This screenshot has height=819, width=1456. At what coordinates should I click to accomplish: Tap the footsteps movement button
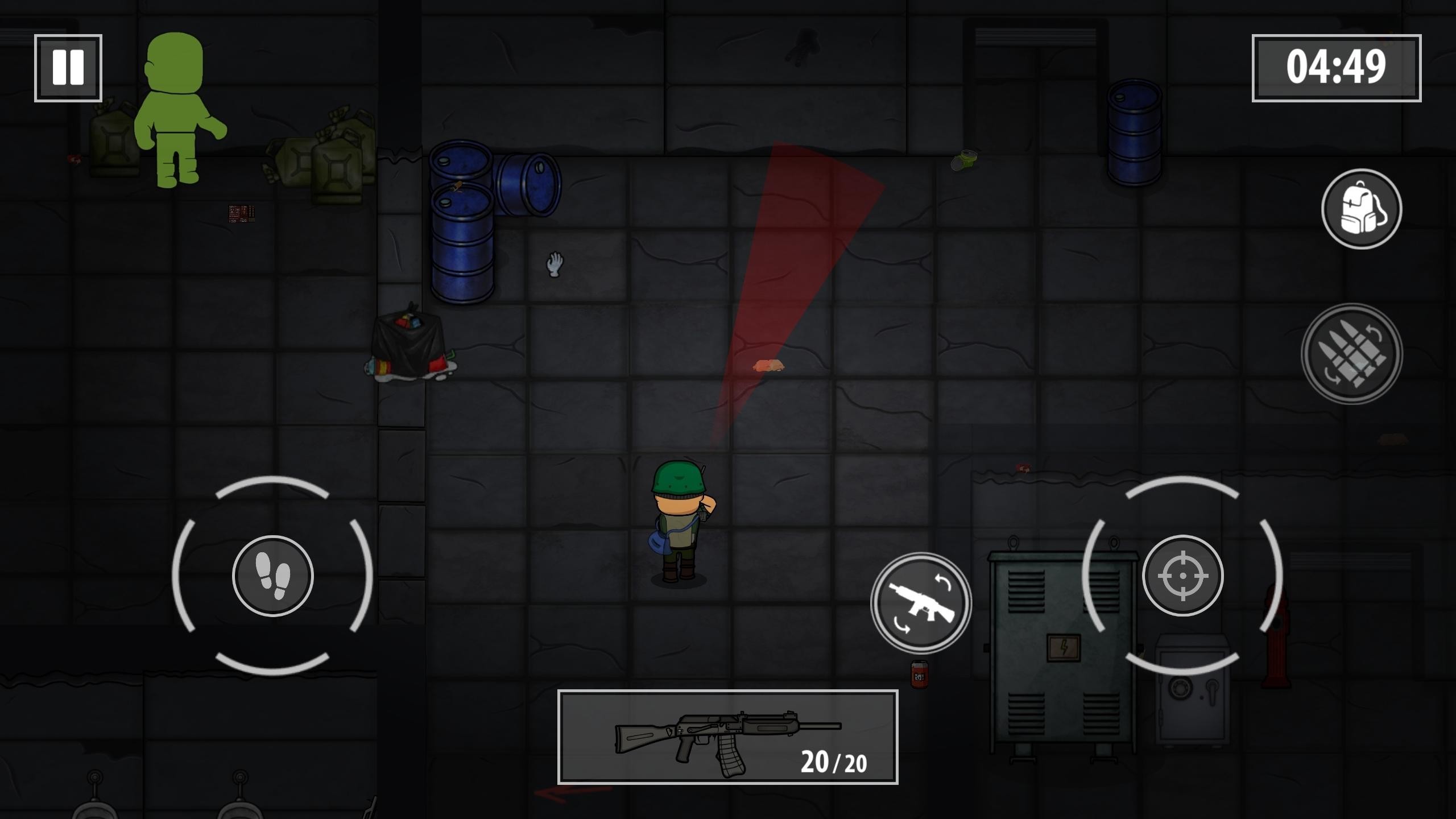point(272,576)
